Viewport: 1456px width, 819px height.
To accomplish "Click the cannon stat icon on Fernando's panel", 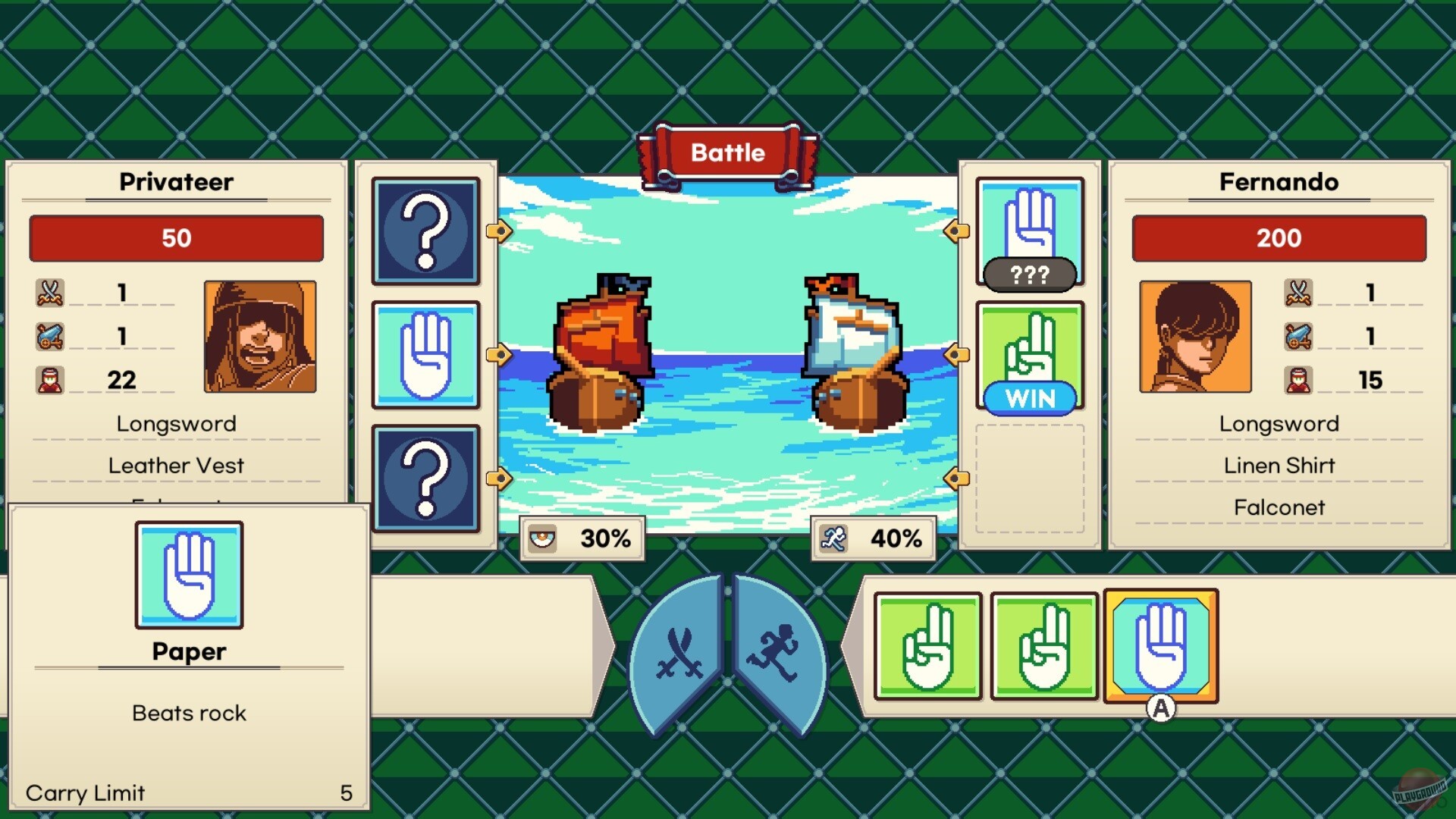I will coord(1298,336).
